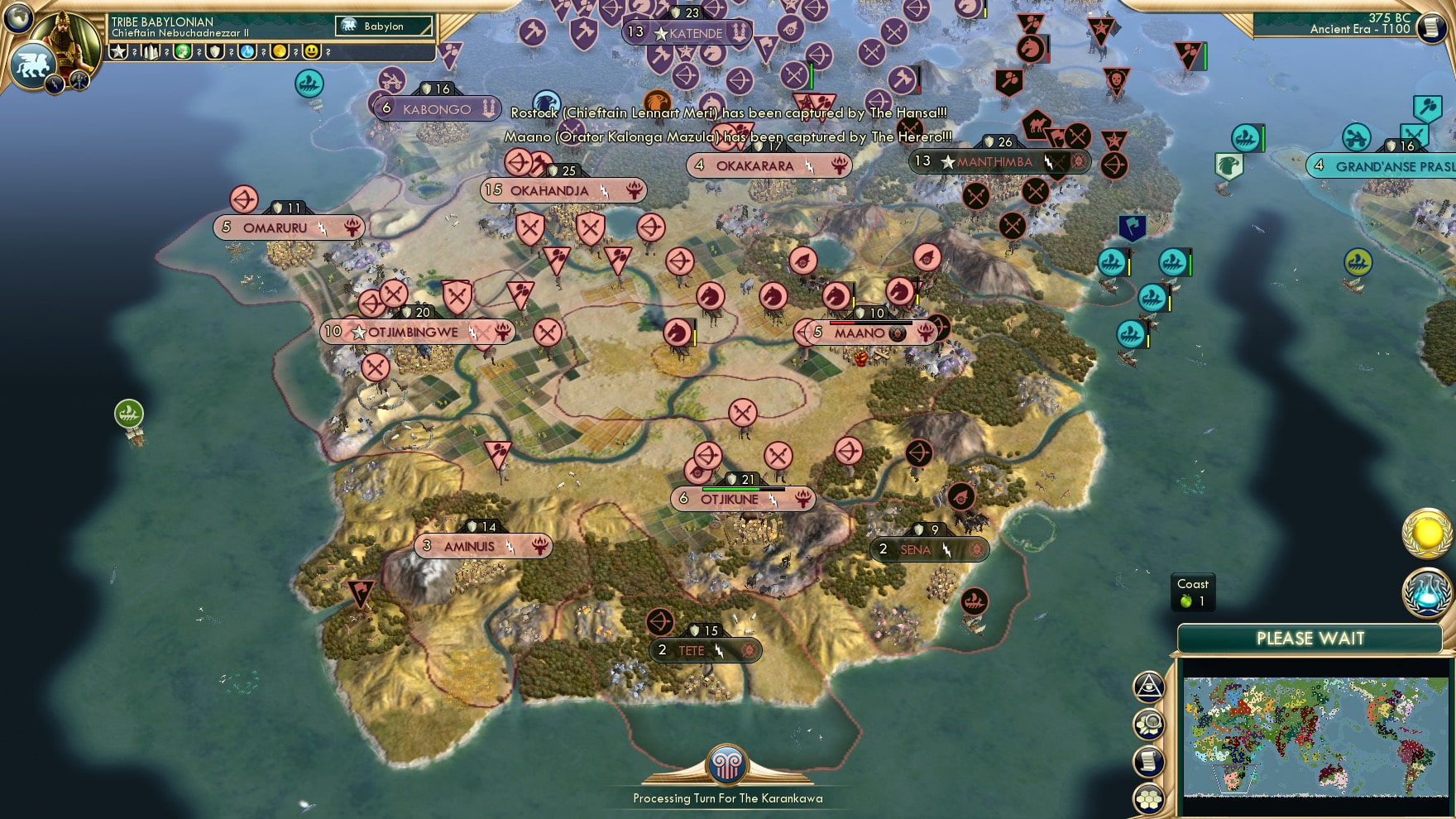Toggle strategic view with the magnifier icon
The width and height of the screenshot is (1456, 819).
click(x=1148, y=721)
